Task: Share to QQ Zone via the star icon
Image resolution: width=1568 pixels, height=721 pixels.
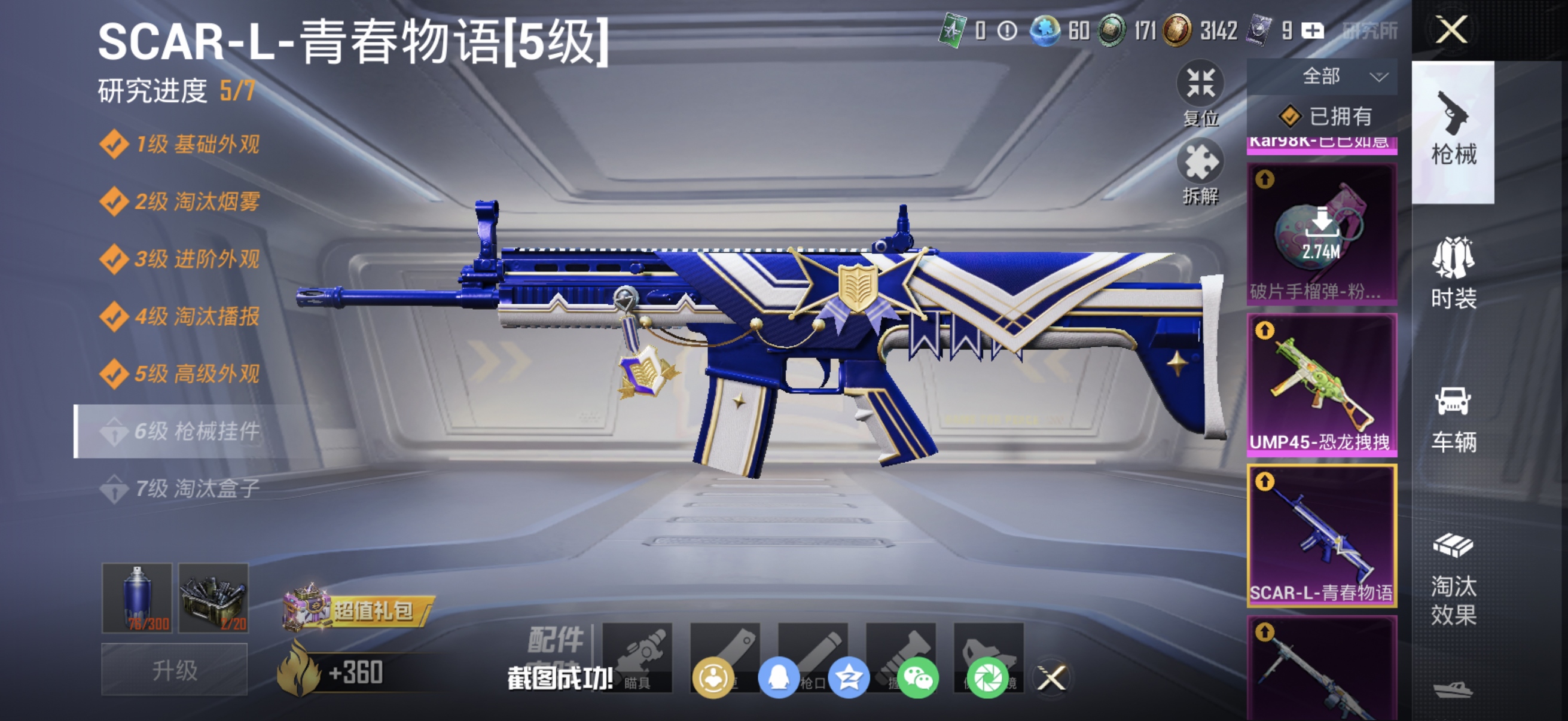Action: tap(848, 680)
